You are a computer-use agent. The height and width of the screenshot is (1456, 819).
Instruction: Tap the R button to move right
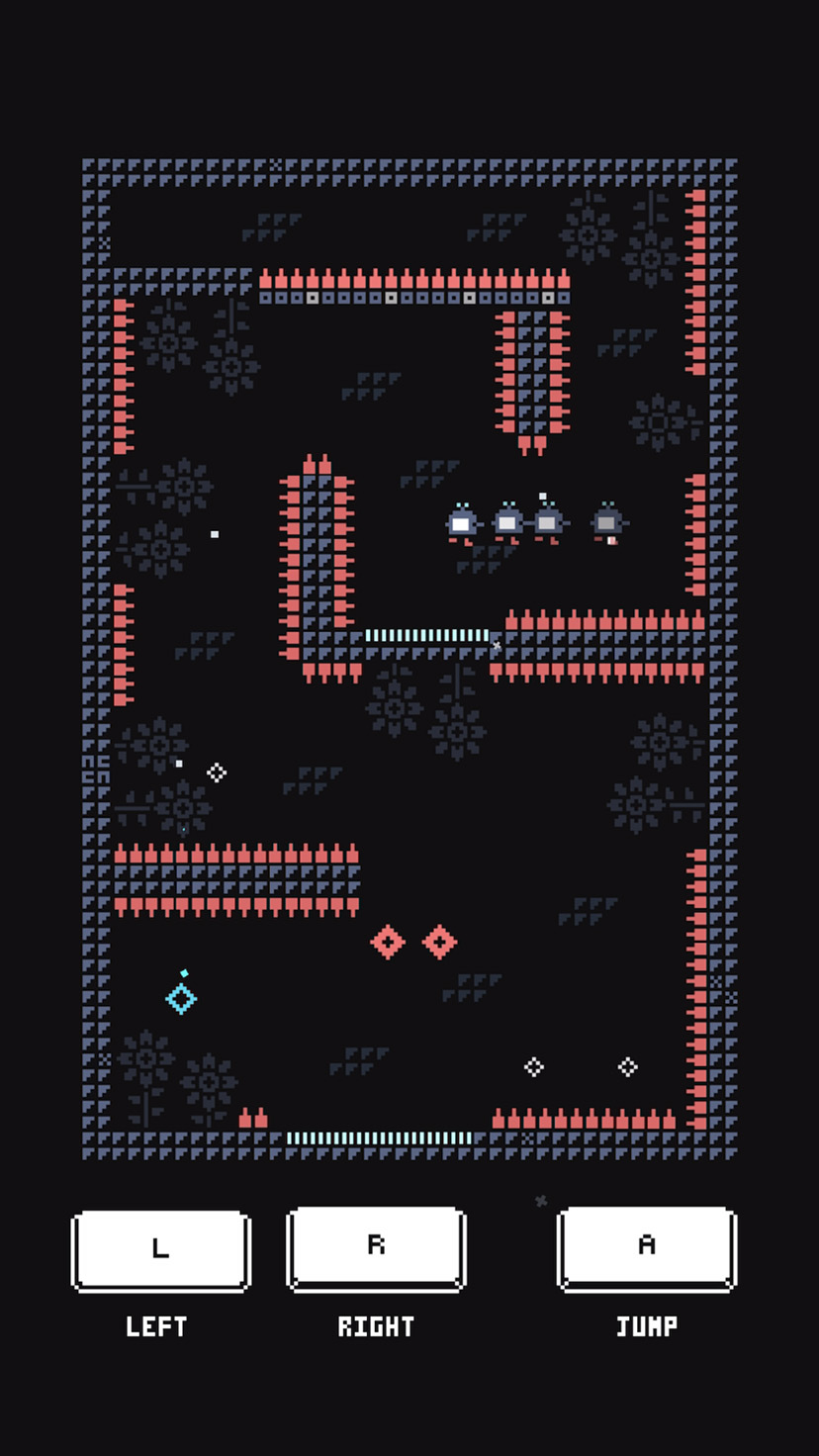[376, 1247]
